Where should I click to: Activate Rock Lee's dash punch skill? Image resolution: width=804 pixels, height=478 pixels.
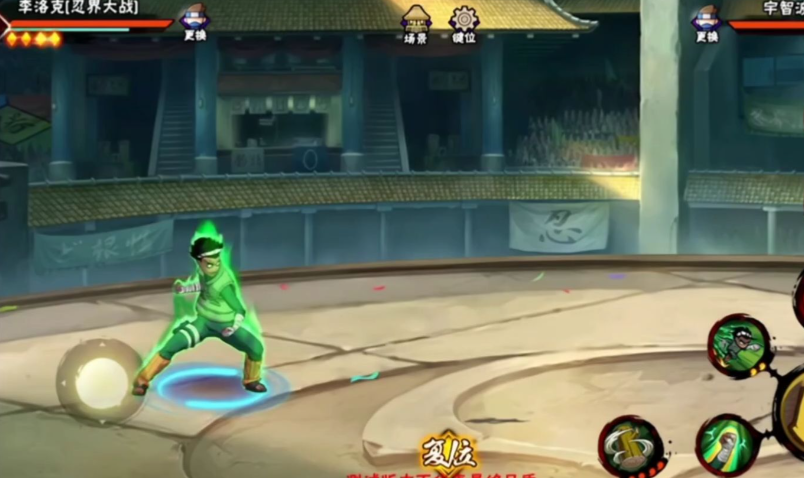tap(740, 345)
